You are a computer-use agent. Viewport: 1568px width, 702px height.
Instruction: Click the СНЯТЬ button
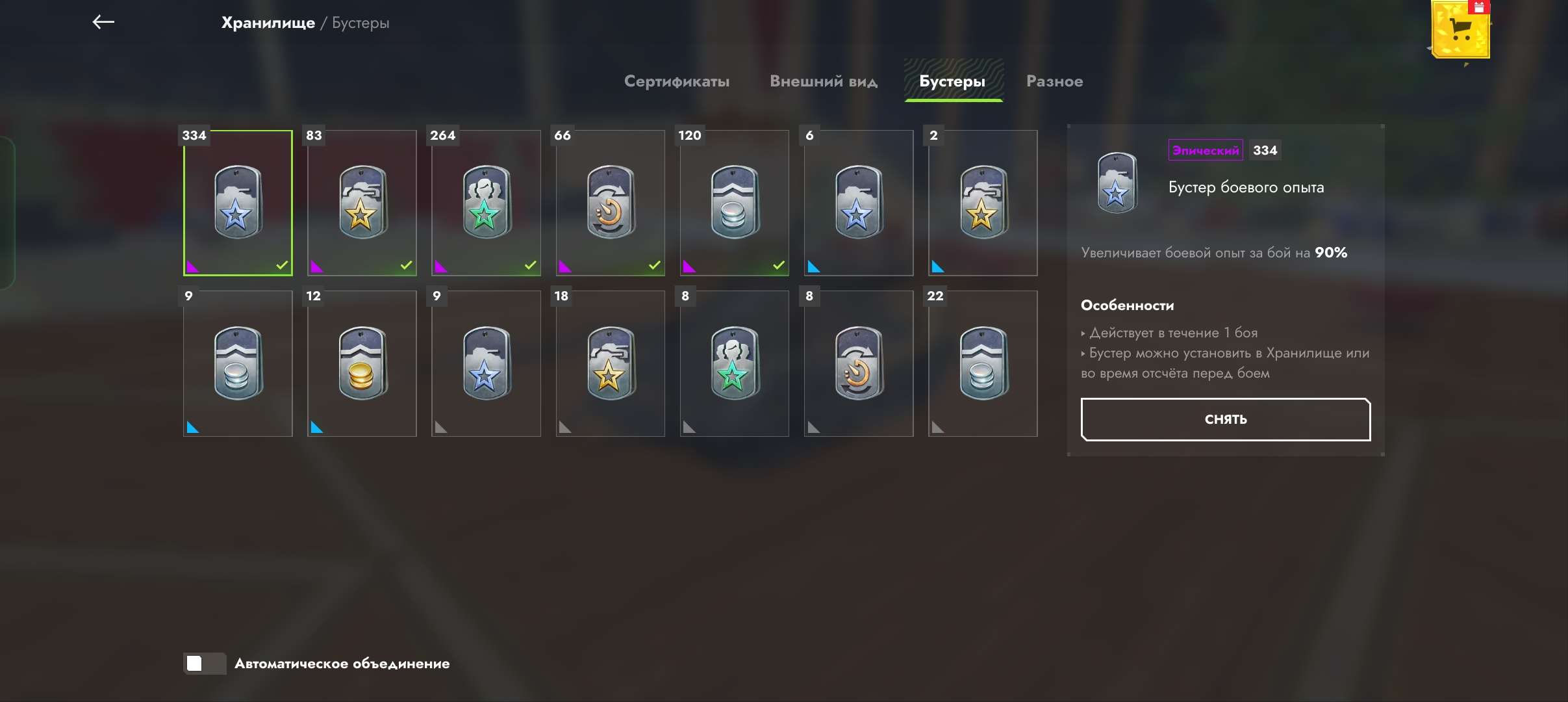coord(1225,419)
